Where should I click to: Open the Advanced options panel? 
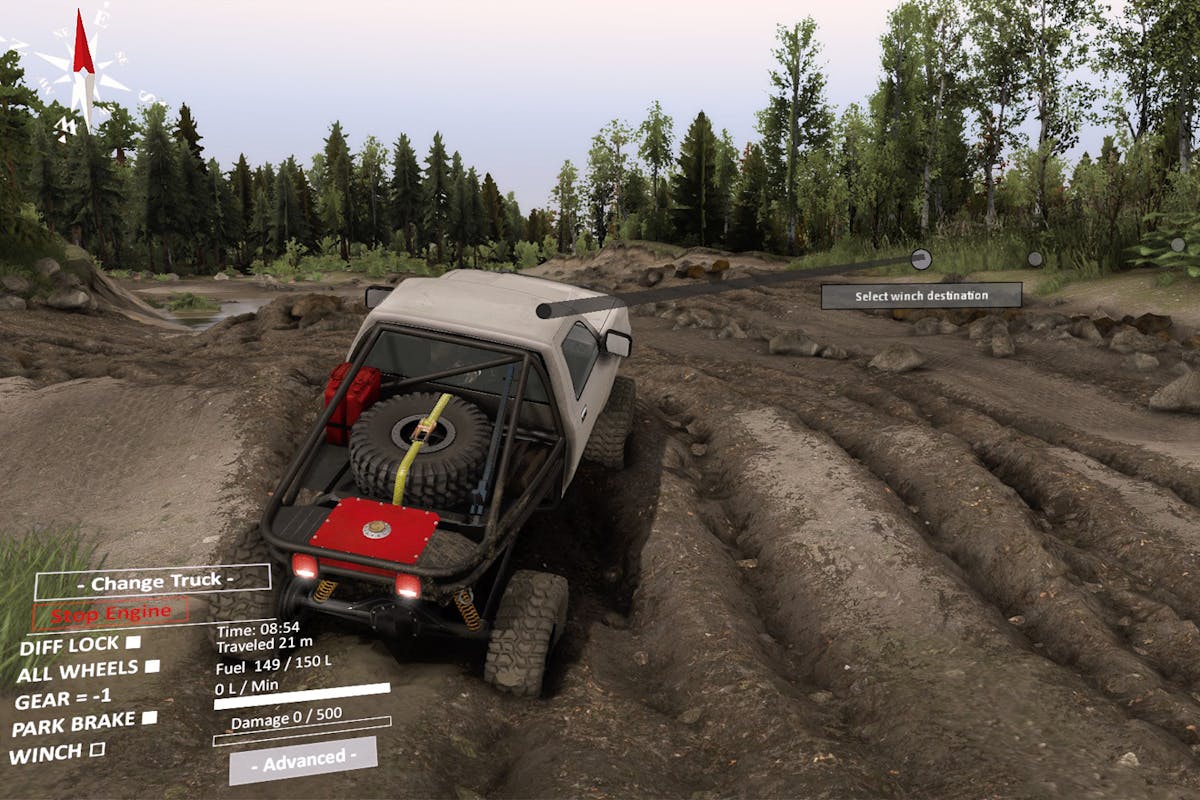click(x=303, y=760)
